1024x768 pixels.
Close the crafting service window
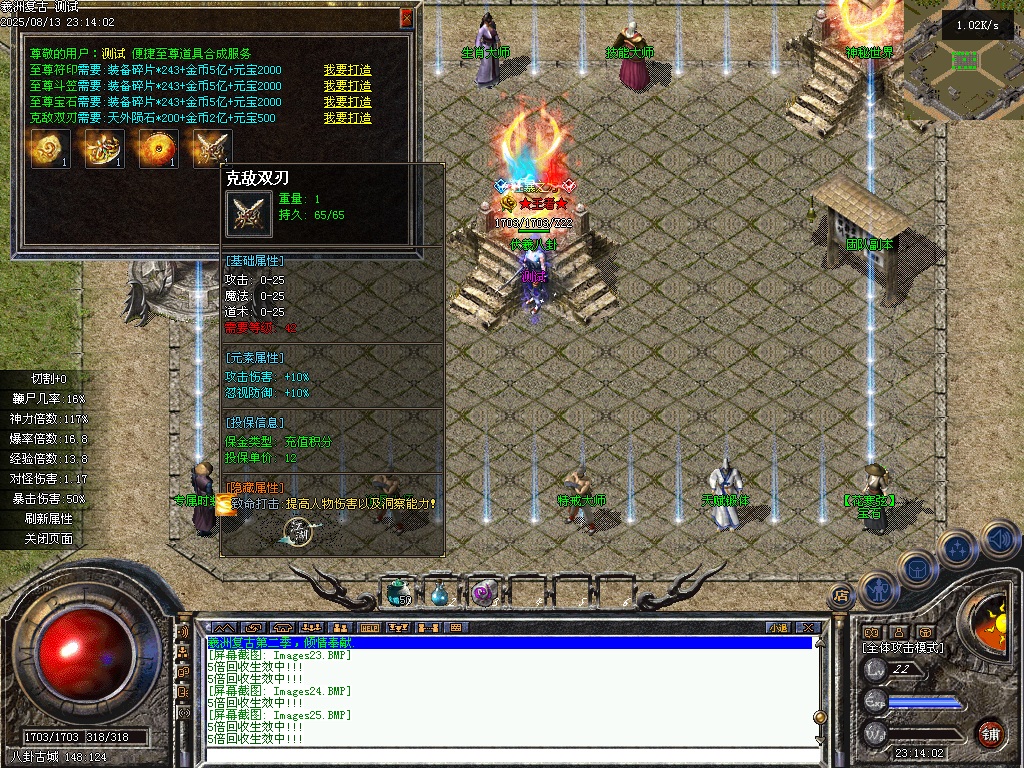click(x=406, y=18)
